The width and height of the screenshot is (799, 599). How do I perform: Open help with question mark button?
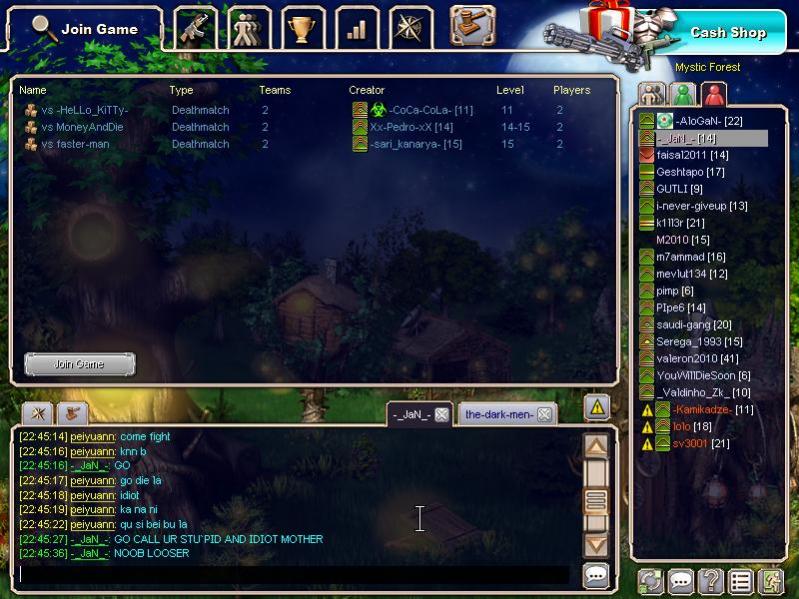710,580
